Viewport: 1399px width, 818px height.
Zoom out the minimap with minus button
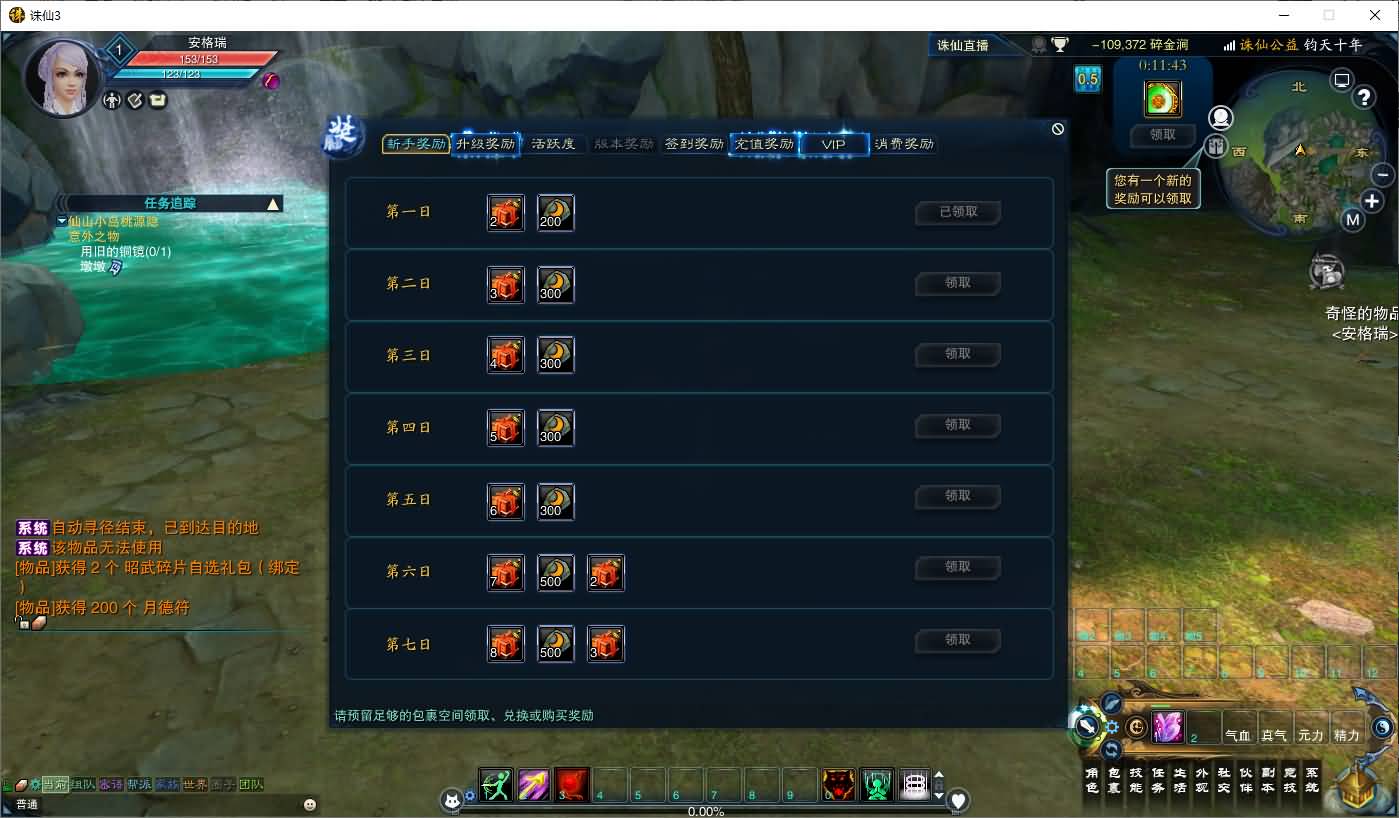(1384, 175)
